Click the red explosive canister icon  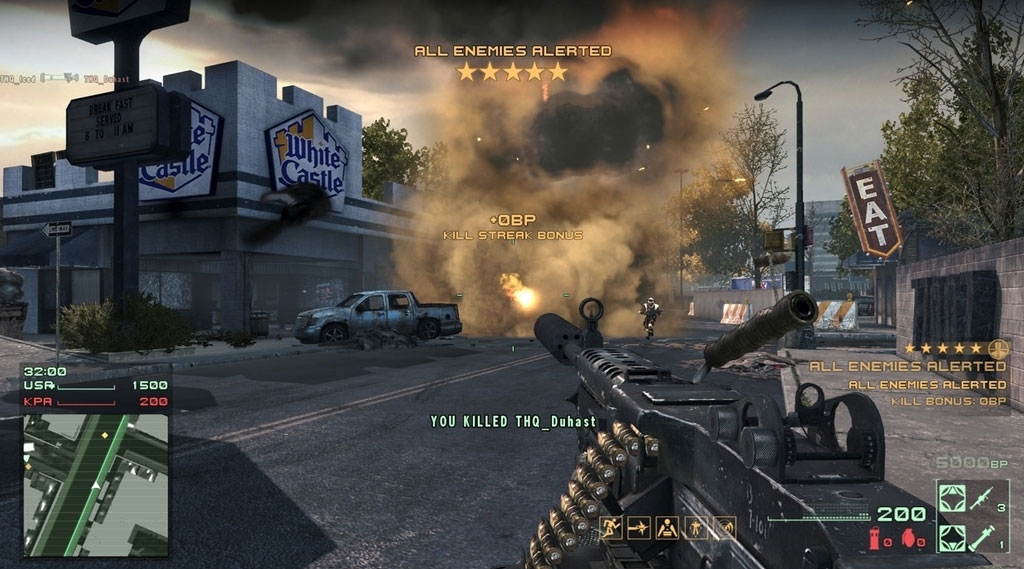[x=873, y=540]
